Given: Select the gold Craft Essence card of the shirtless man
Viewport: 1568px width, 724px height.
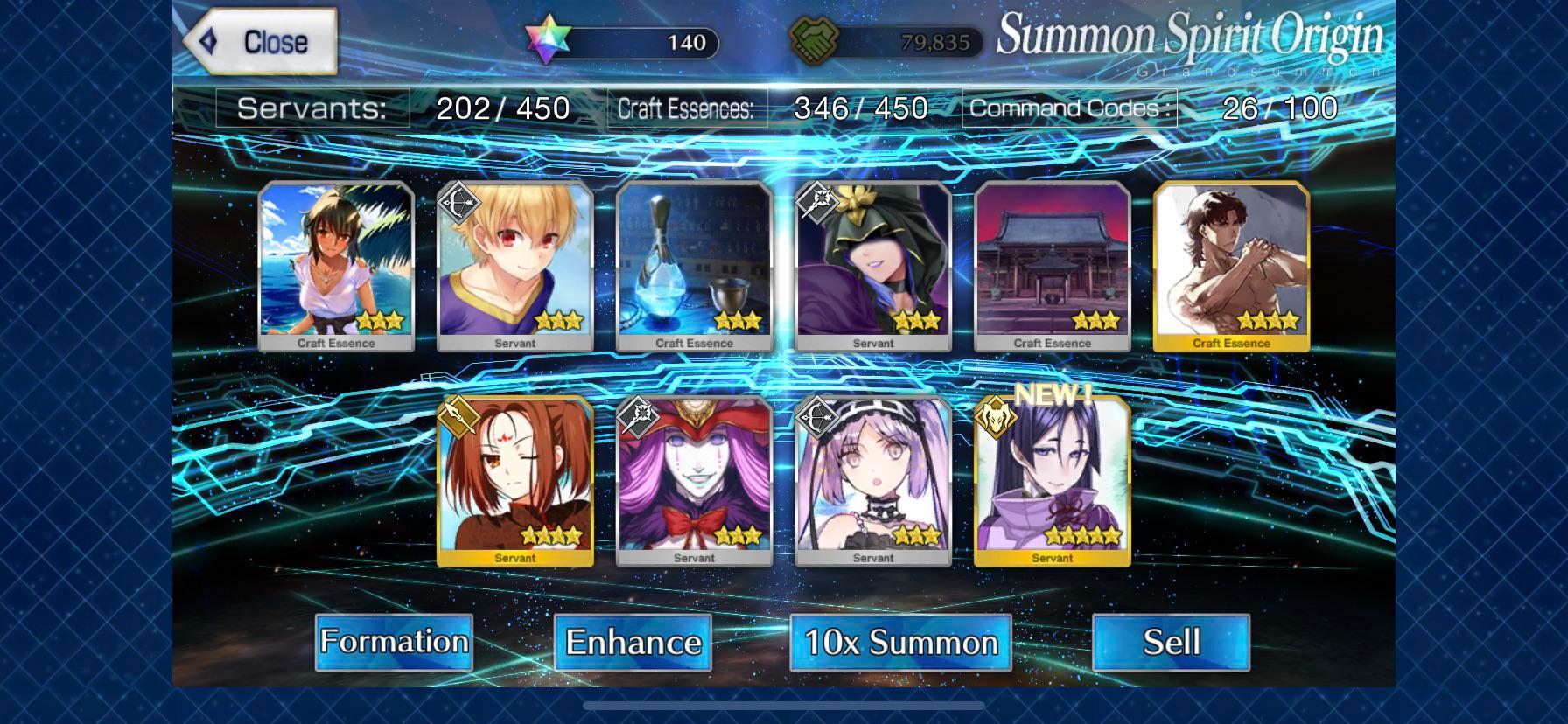Looking at the screenshot, I should (x=1229, y=262).
